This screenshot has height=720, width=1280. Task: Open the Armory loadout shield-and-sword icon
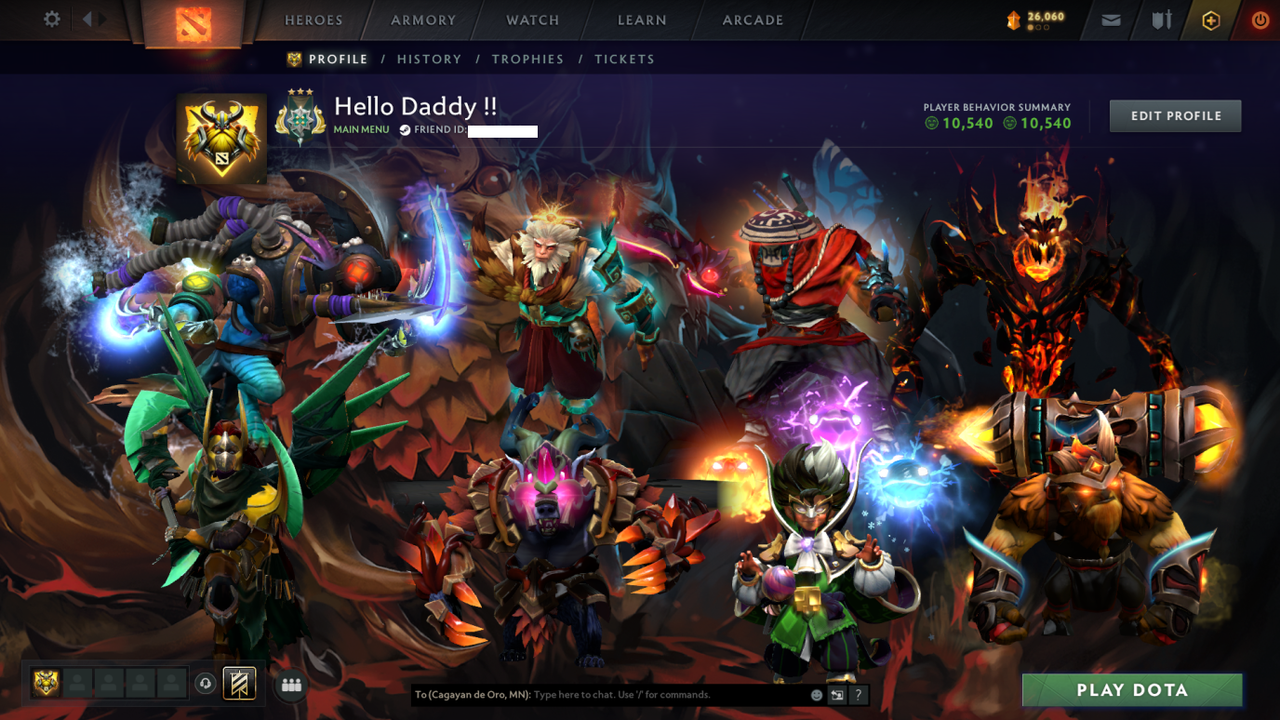[x=1160, y=20]
